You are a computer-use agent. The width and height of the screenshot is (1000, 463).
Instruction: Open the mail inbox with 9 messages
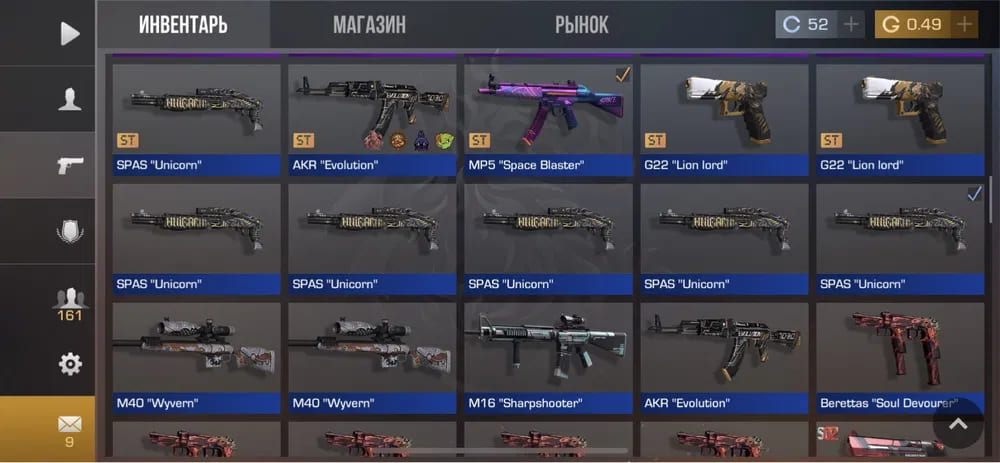[x=69, y=429]
